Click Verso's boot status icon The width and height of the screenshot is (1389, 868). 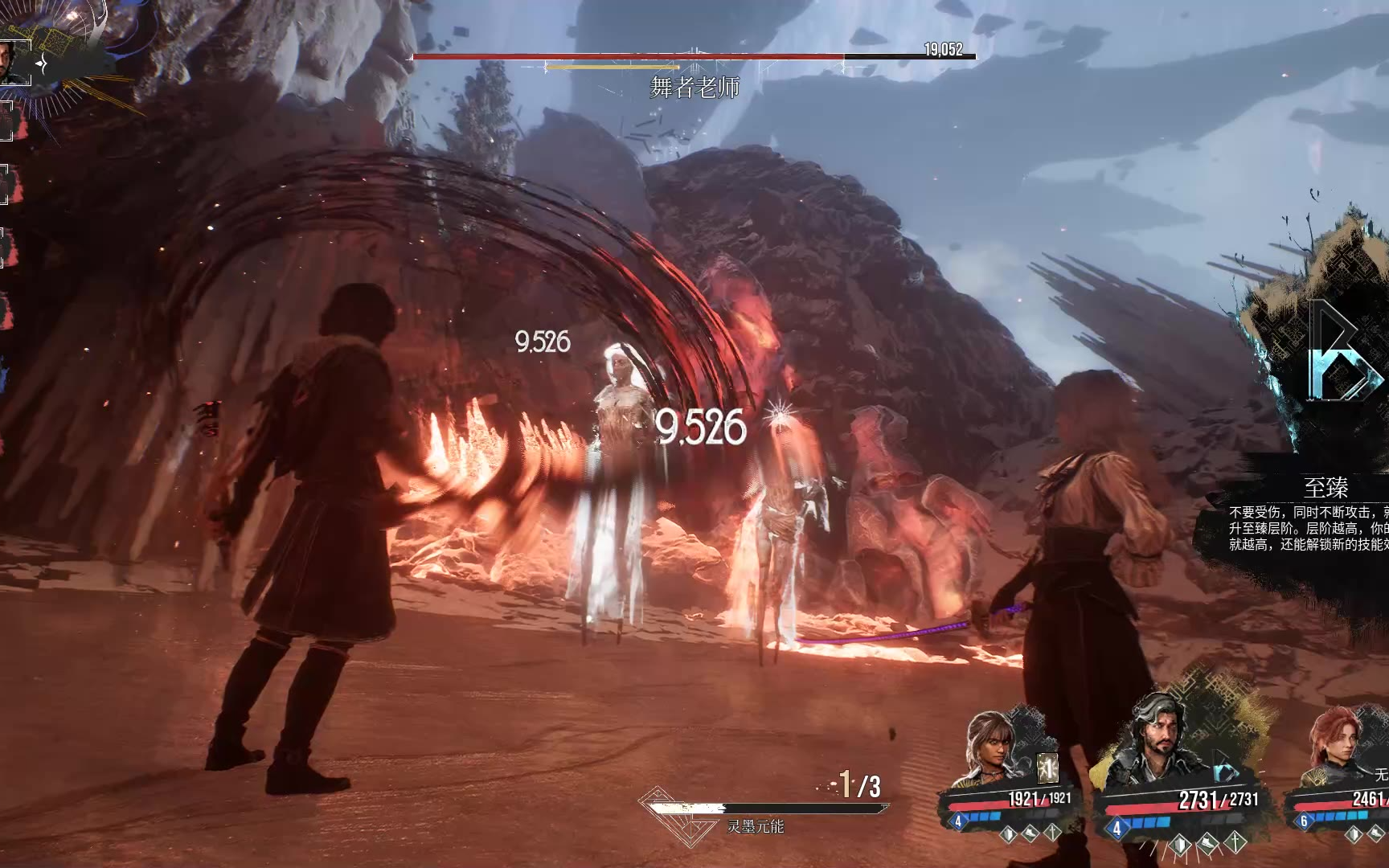[1208, 842]
